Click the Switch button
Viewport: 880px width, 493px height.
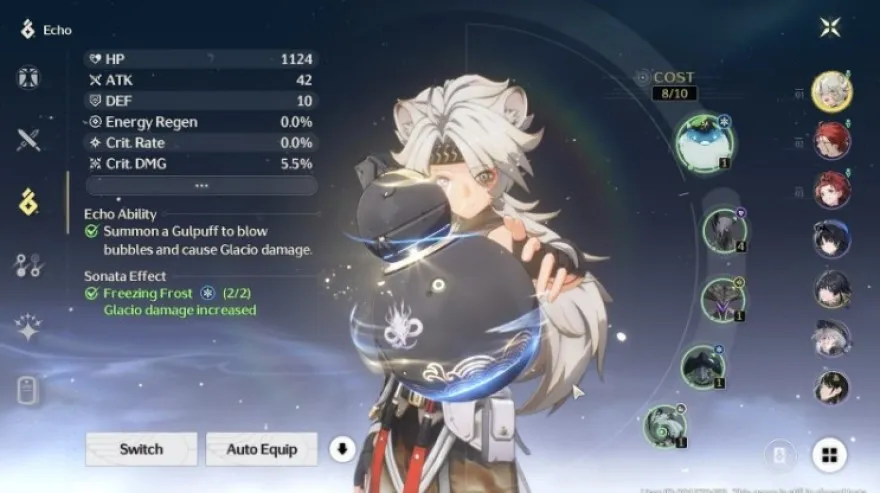(141, 449)
